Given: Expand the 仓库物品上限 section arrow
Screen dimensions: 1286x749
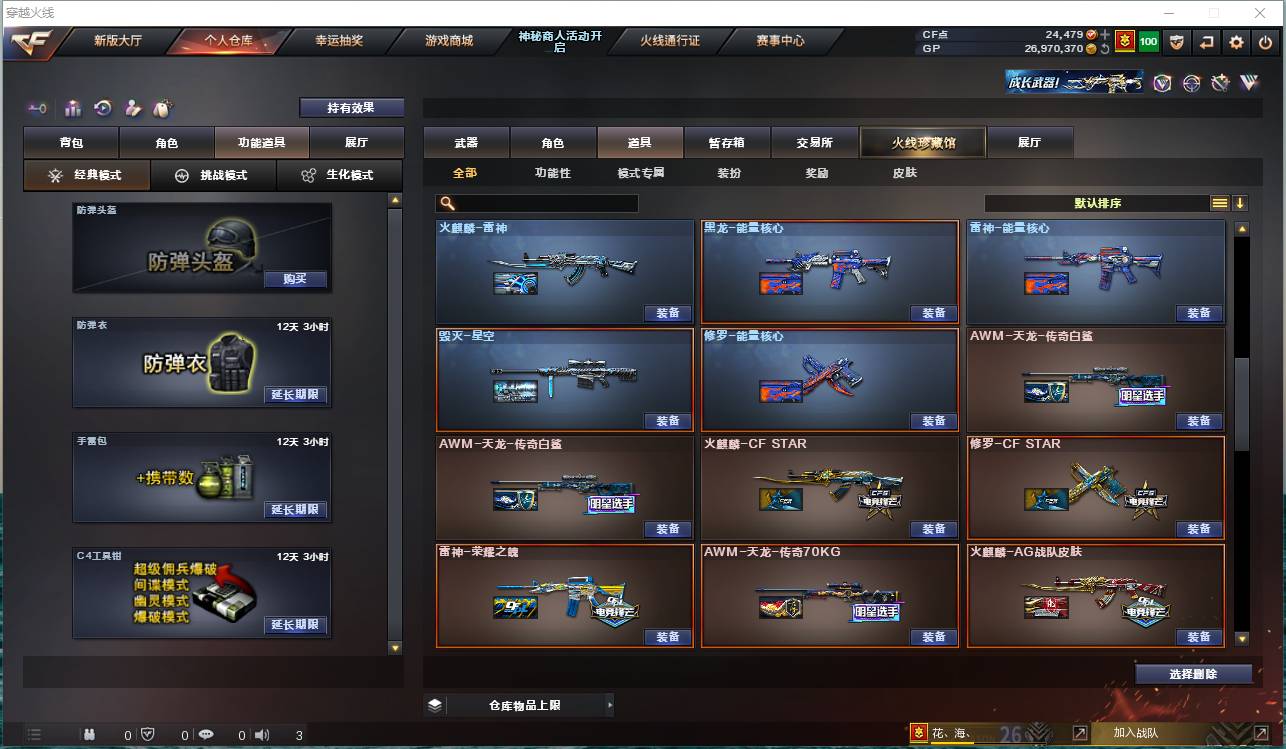Looking at the screenshot, I should point(609,704).
